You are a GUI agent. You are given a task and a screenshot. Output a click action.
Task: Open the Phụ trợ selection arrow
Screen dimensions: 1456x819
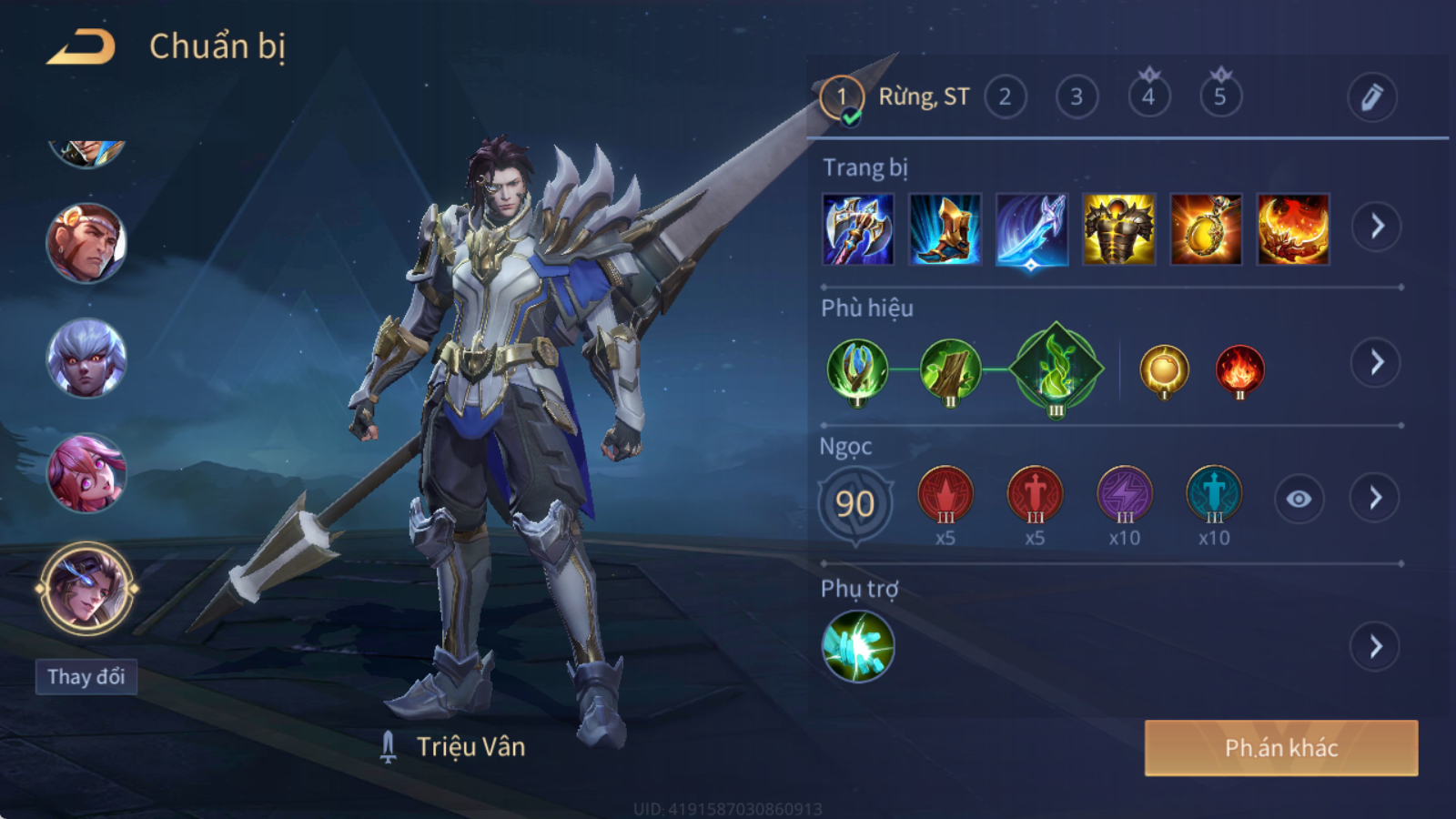(1375, 646)
